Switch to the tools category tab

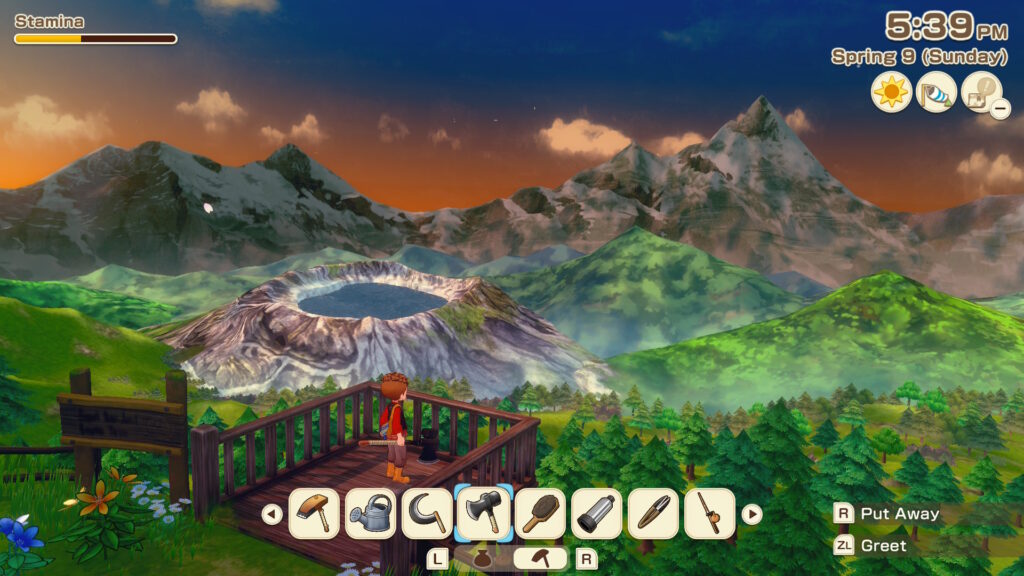pyautogui.click(x=540, y=559)
